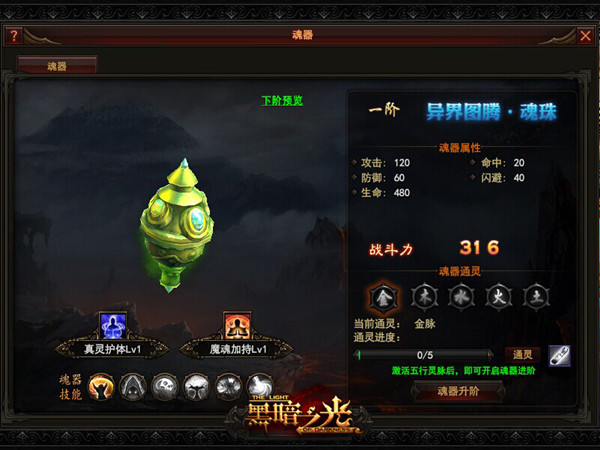Click the 通灵 button
This screenshot has height=450, width=600.
(x=522, y=354)
